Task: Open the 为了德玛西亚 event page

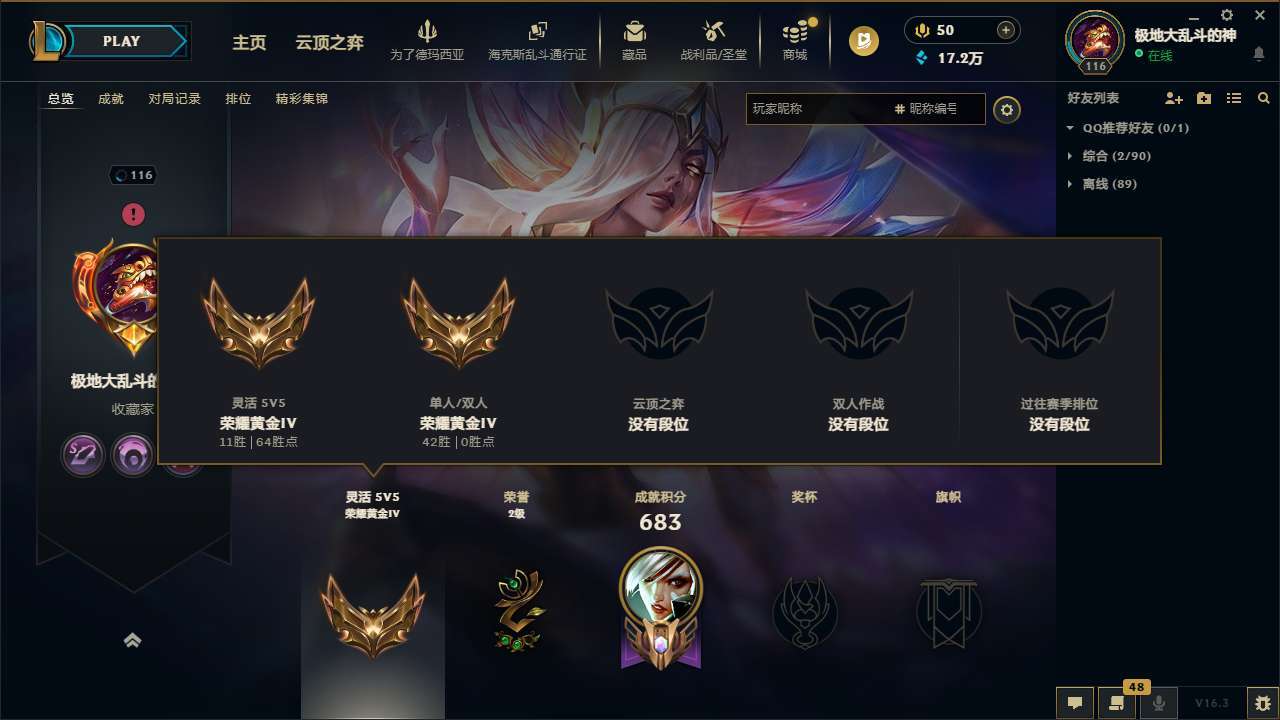Action: pyautogui.click(x=428, y=41)
